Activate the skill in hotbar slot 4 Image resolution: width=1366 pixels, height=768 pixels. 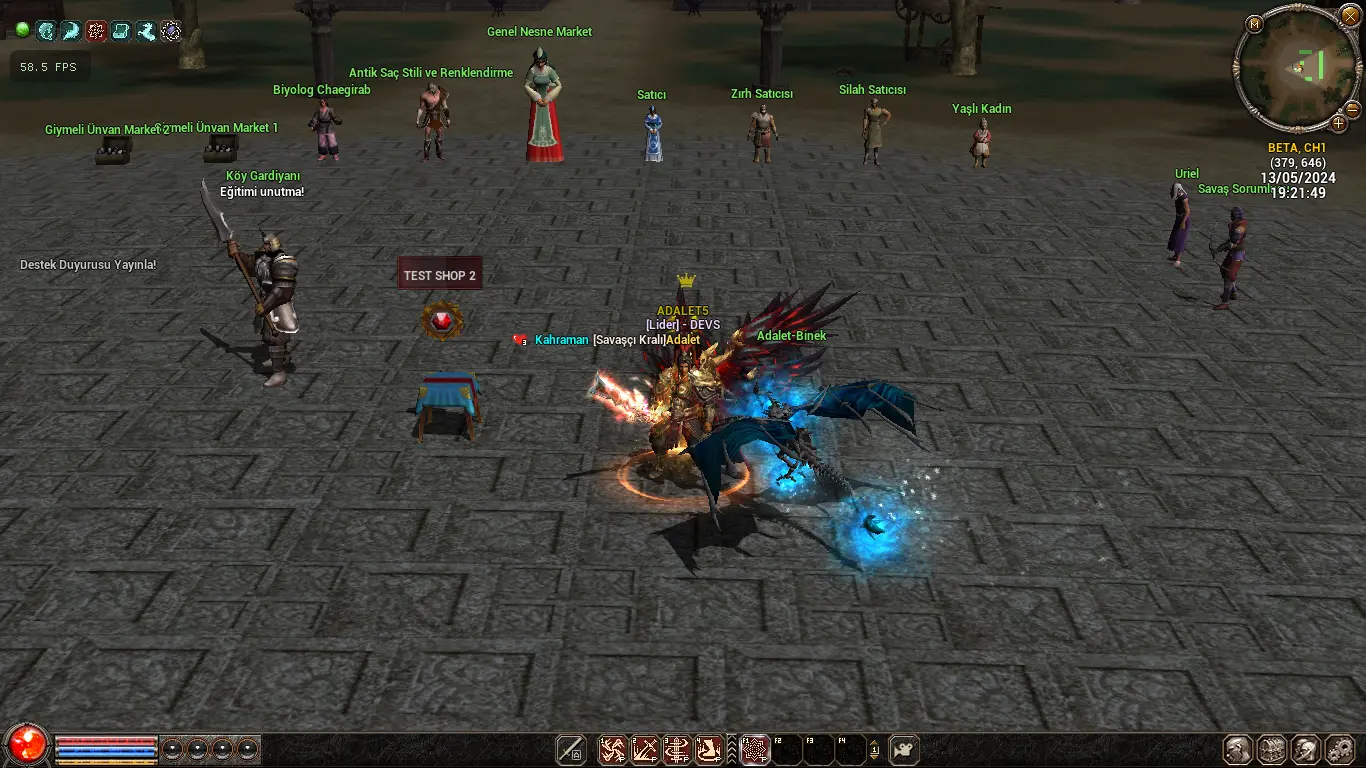click(x=709, y=749)
